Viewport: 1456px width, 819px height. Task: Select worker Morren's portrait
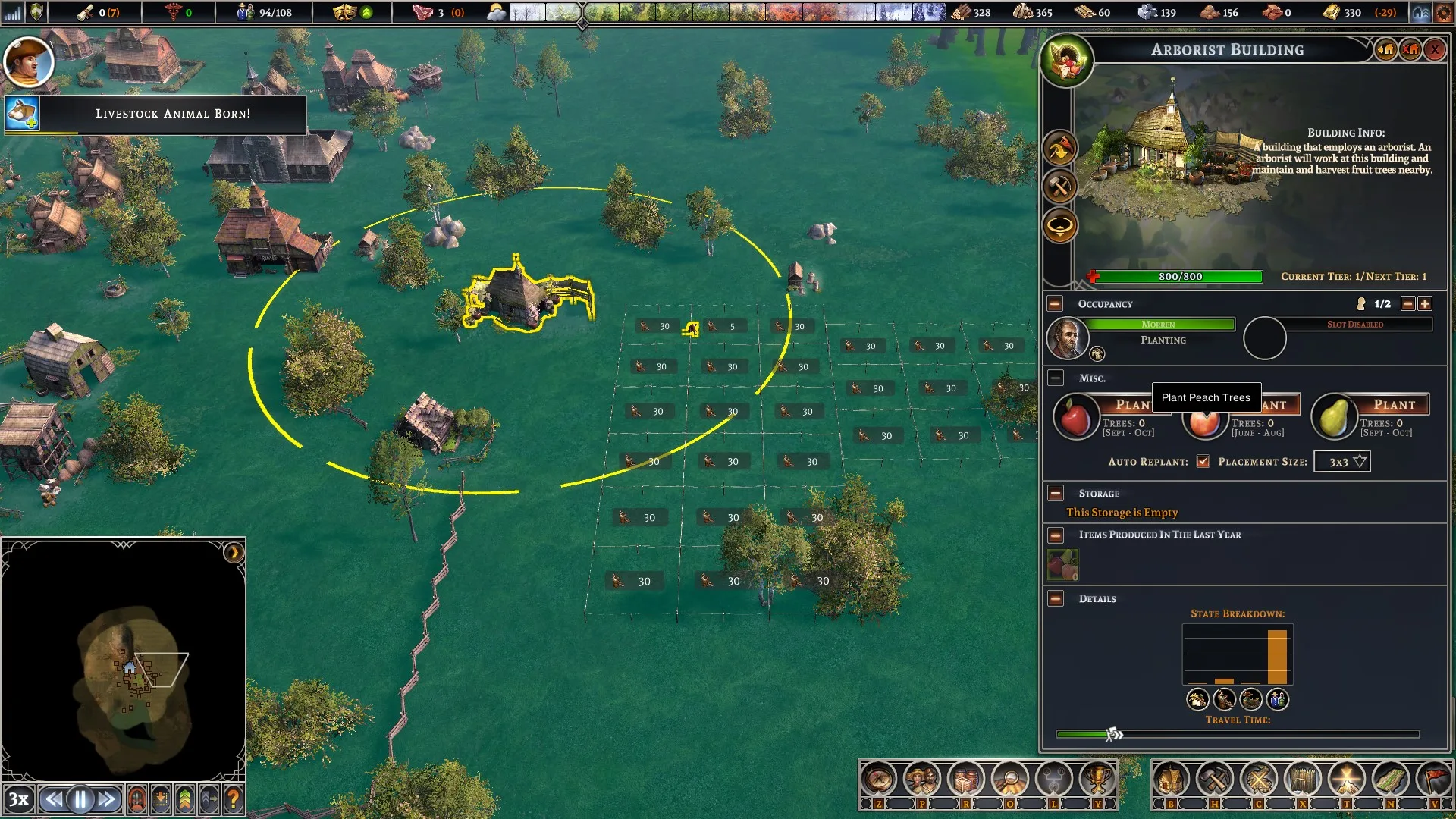pyautogui.click(x=1067, y=338)
